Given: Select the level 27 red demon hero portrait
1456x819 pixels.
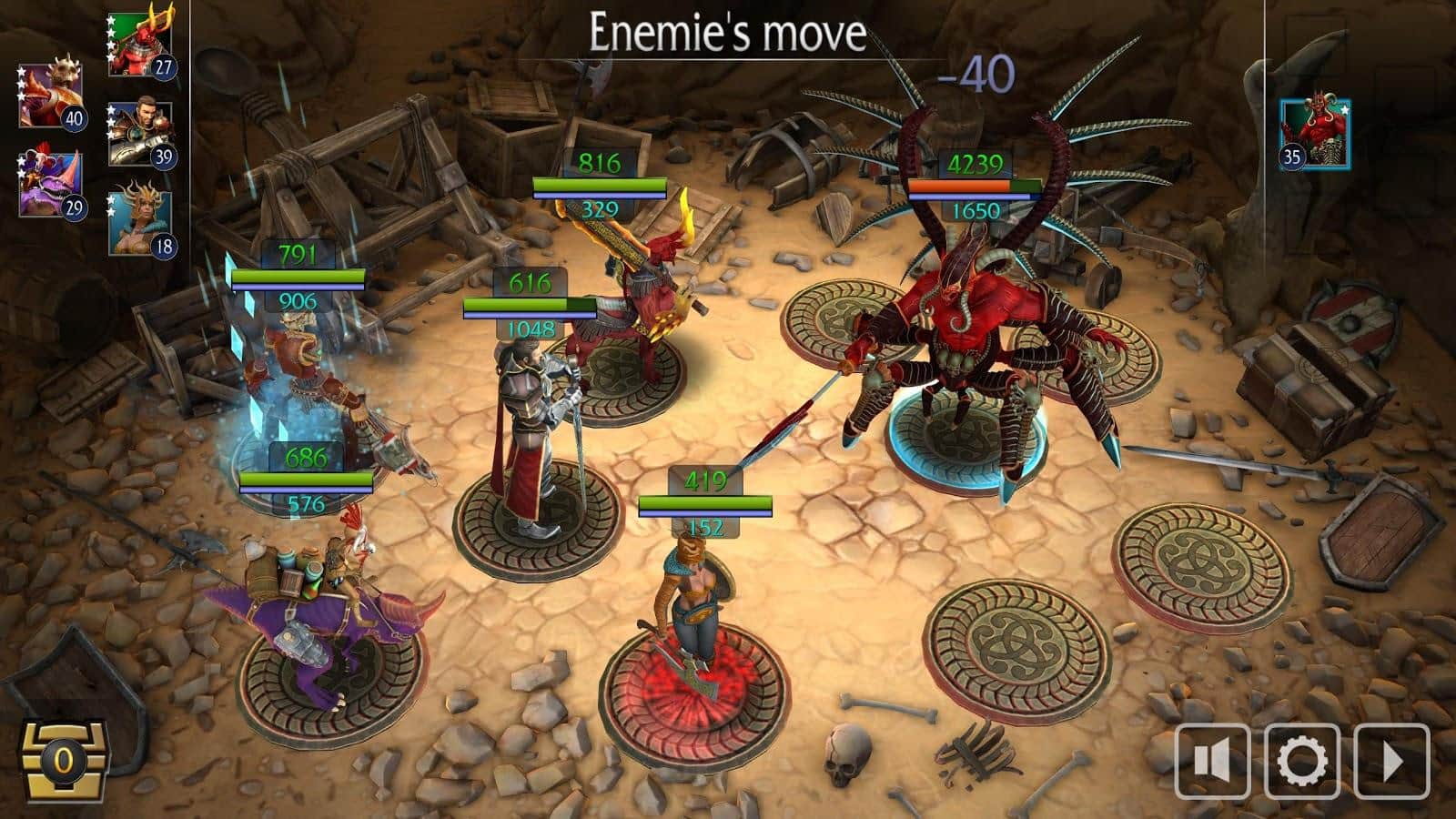Looking at the screenshot, I should click(139, 45).
